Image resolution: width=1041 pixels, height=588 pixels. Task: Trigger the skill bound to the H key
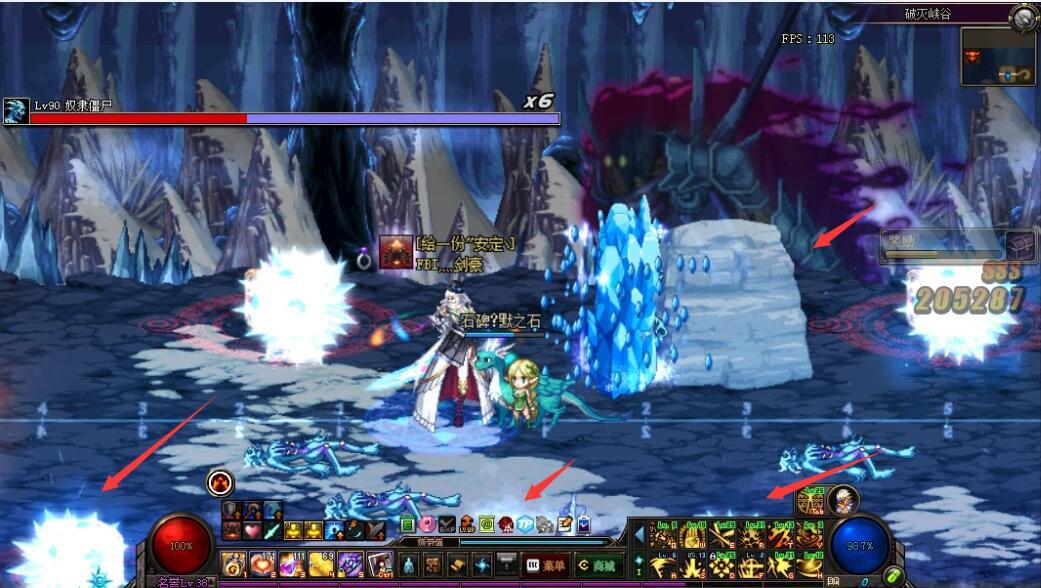[x=810, y=567]
